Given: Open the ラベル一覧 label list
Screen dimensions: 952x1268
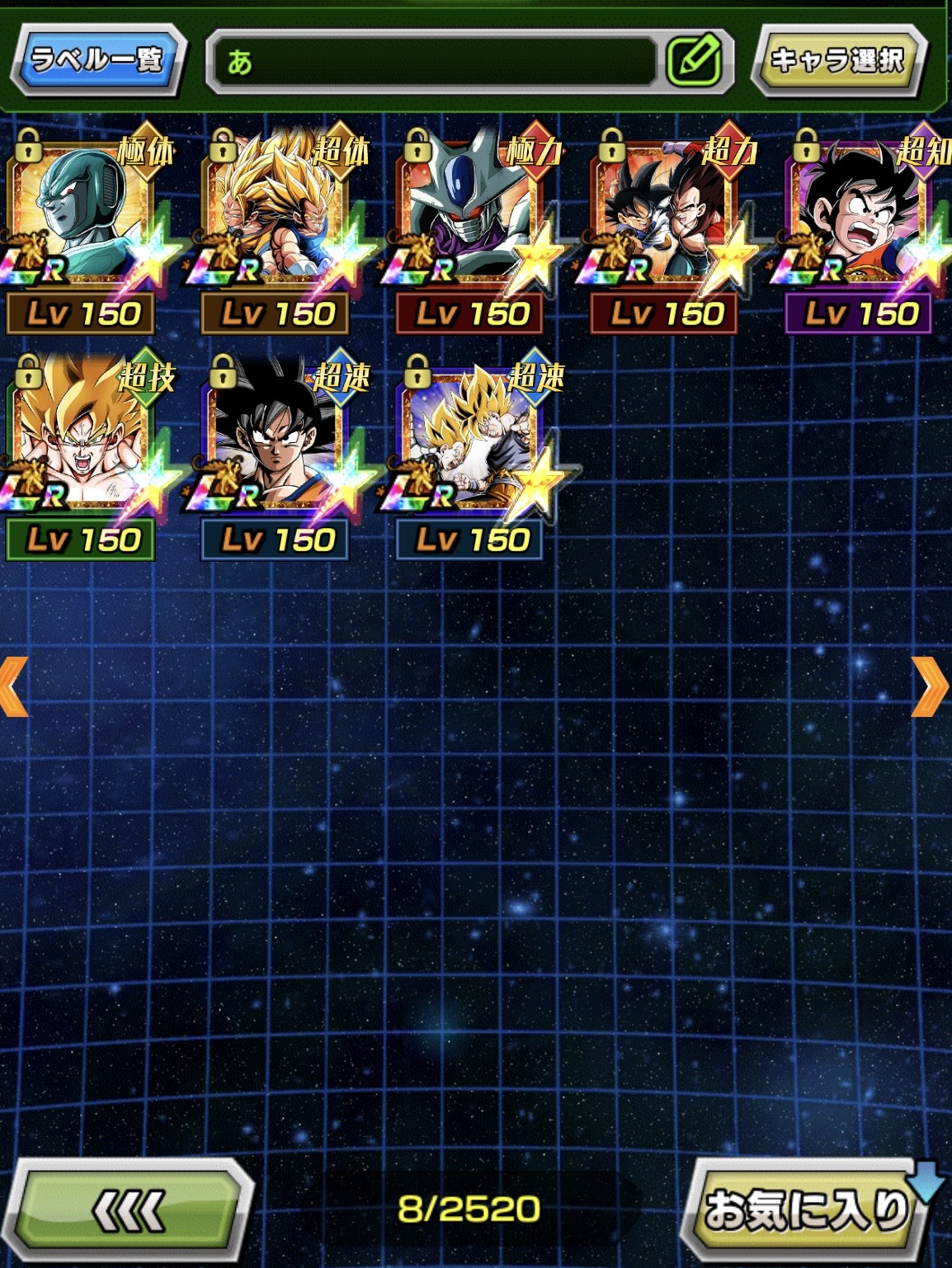Looking at the screenshot, I should tap(97, 59).
